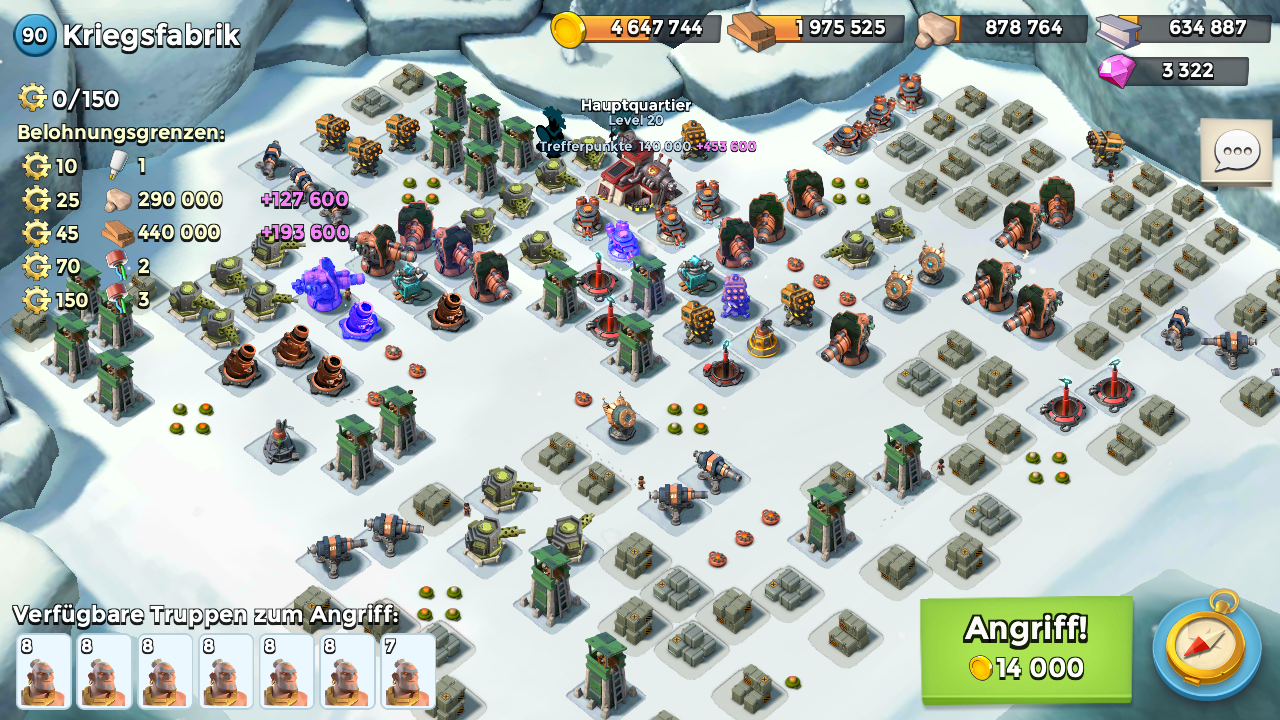Screen dimensions: 1280x720
Task: Start the attack with the Angriff! button
Action: (1026, 648)
